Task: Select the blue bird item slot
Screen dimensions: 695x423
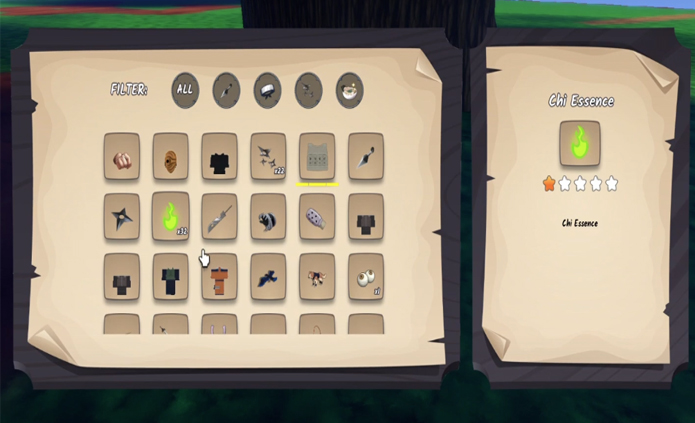Action: pyautogui.click(x=268, y=276)
